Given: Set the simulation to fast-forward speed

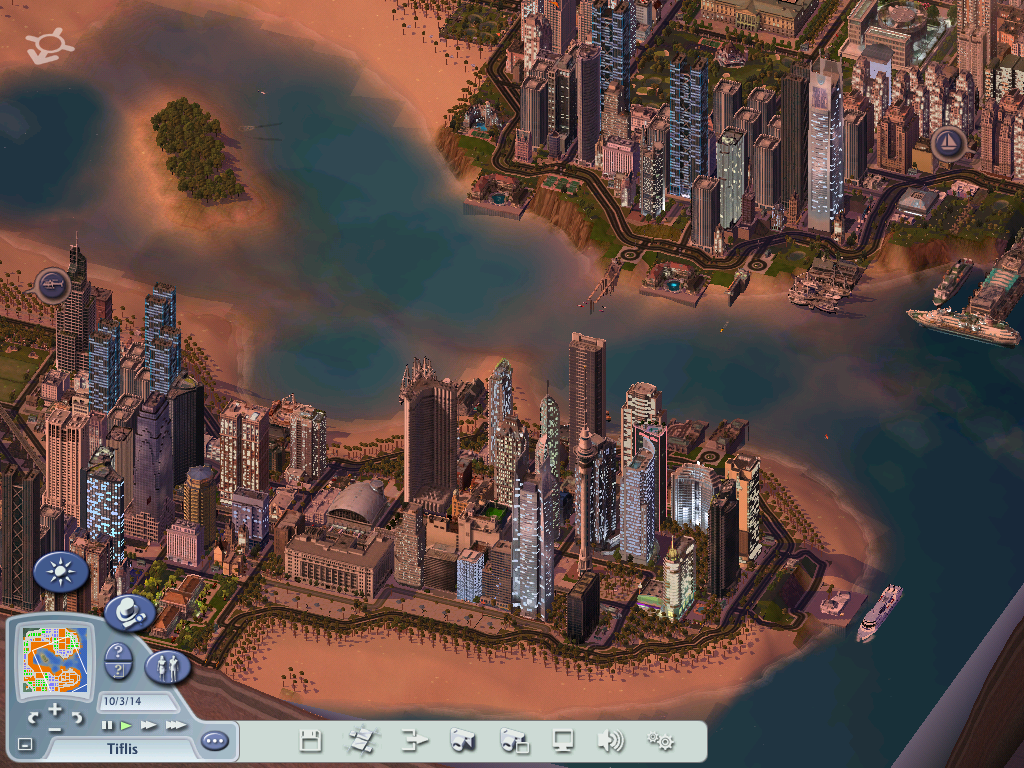Looking at the screenshot, I should 149,725.
